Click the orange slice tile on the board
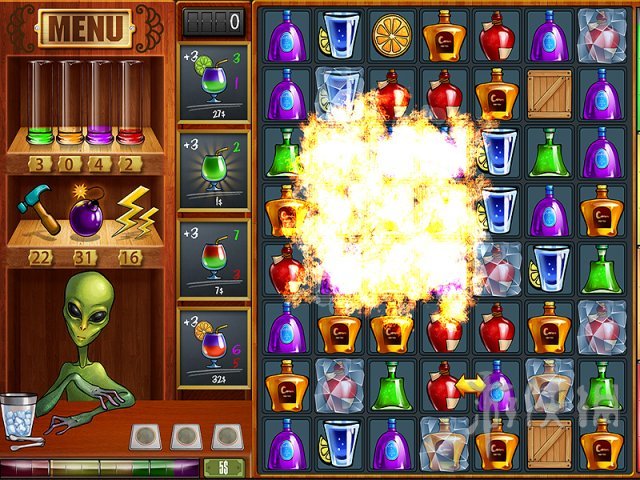The image size is (640, 480). click(x=392, y=36)
